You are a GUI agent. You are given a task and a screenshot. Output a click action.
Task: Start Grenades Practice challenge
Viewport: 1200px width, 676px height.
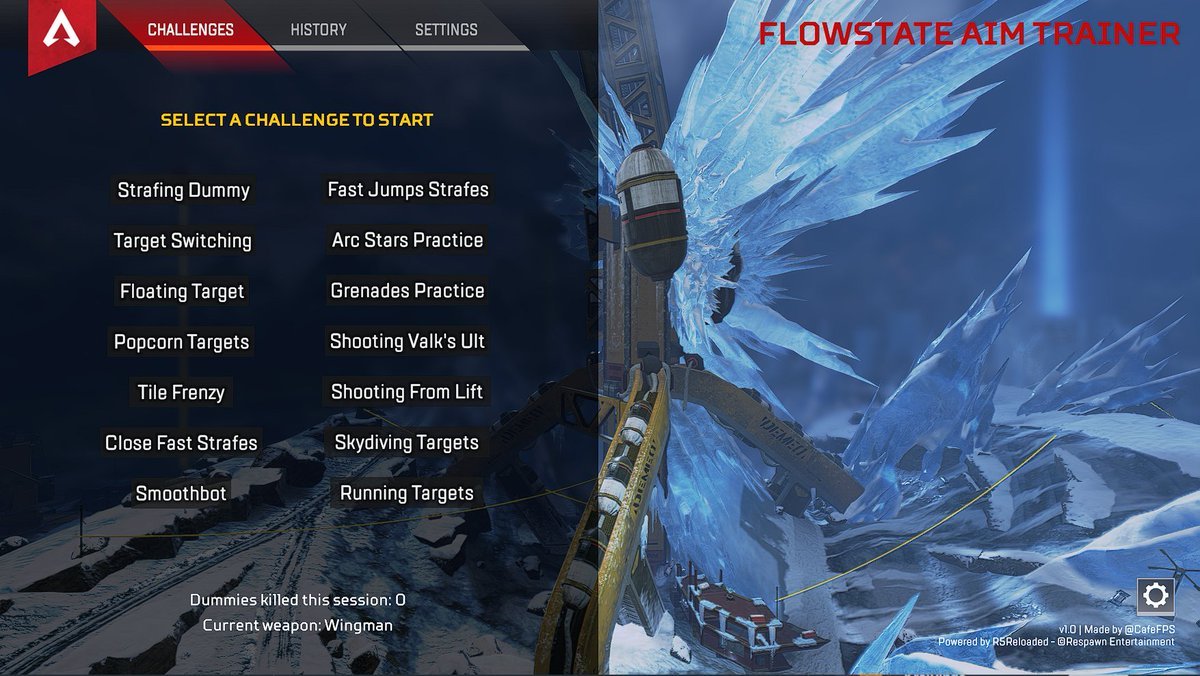(408, 291)
